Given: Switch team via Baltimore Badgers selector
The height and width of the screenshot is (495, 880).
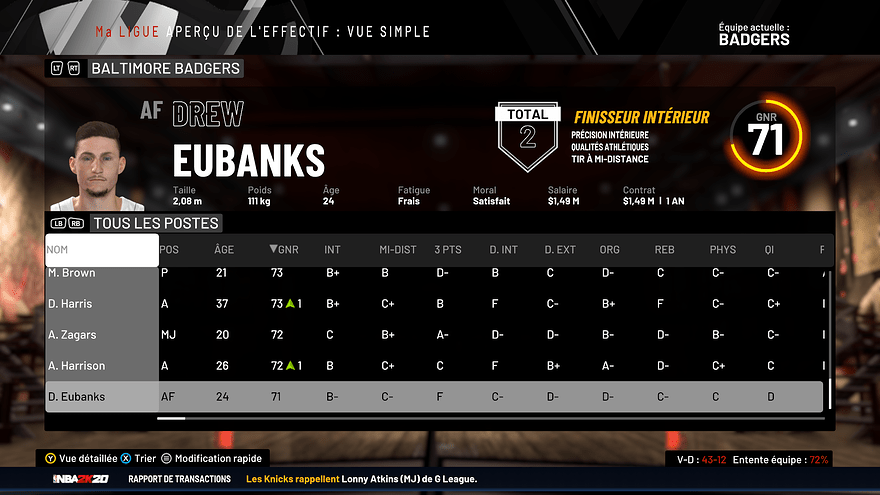Looking at the screenshot, I should point(165,68).
